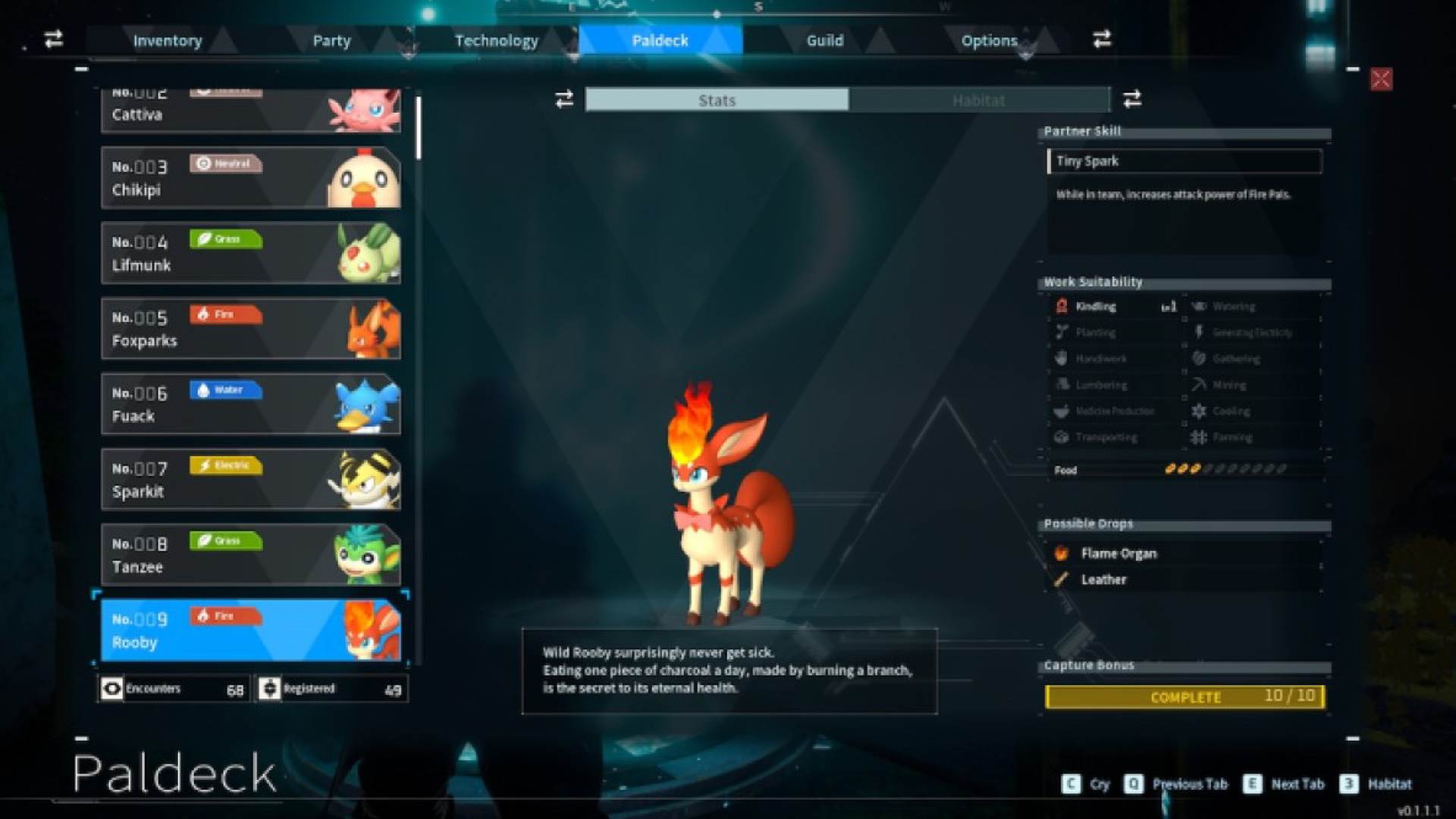
Task: Go to the Technology tab
Action: click(496, 40)
